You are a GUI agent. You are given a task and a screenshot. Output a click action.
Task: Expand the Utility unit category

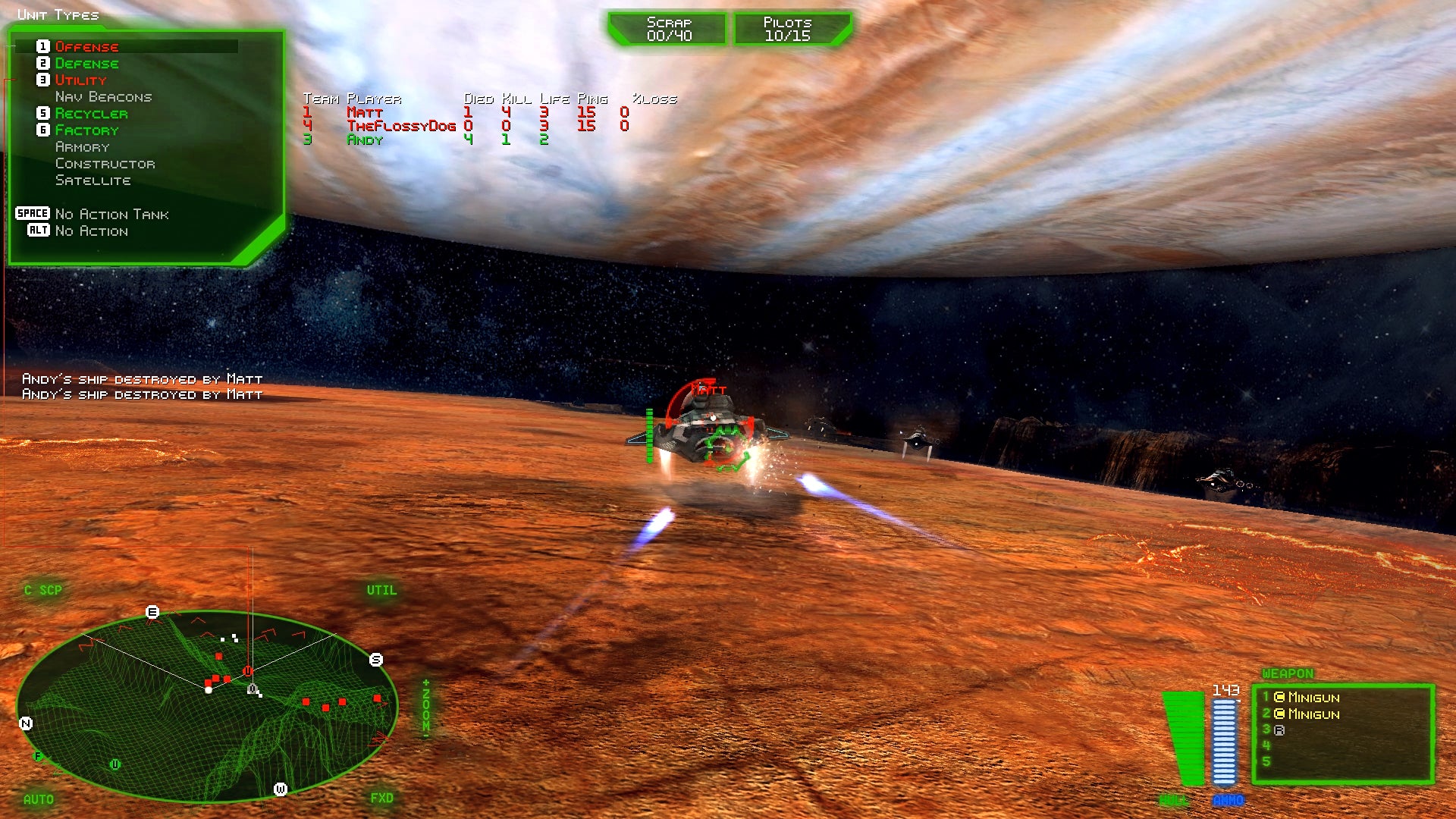tap(80, 80)
